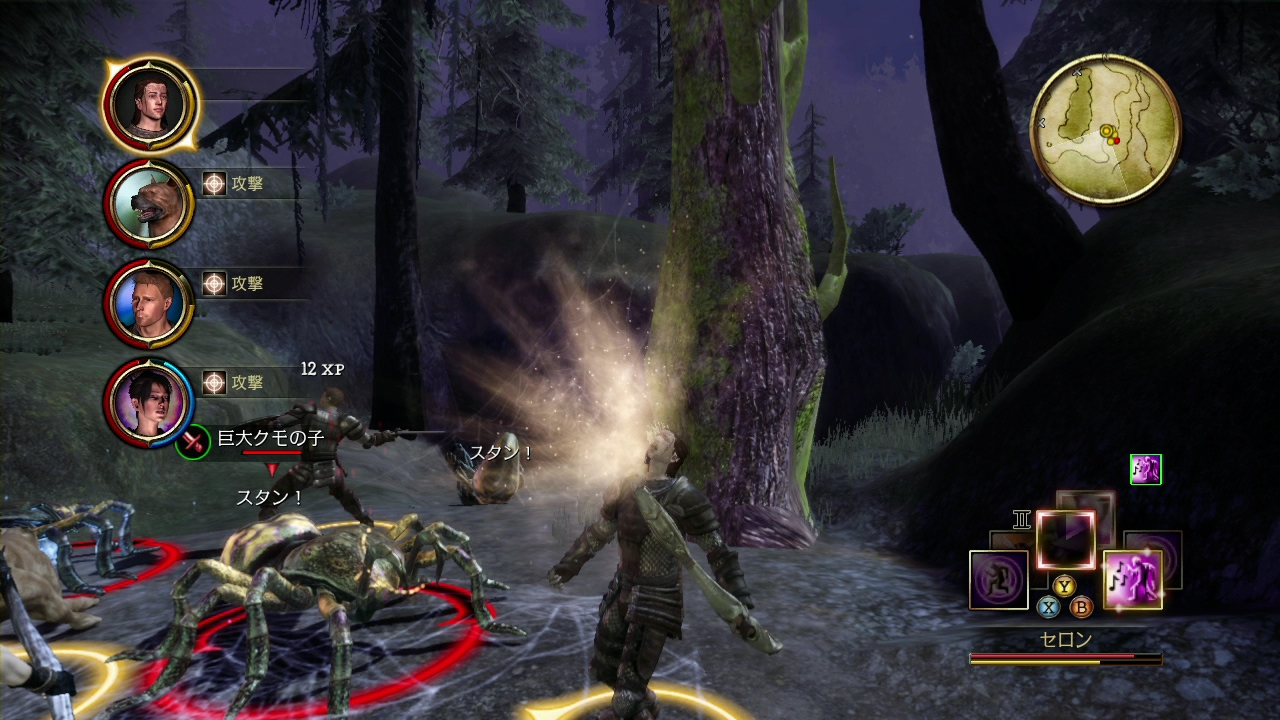1280x720 pixels.
Task: Select the red-bordered center ability slot
Action: (1065, 539)
